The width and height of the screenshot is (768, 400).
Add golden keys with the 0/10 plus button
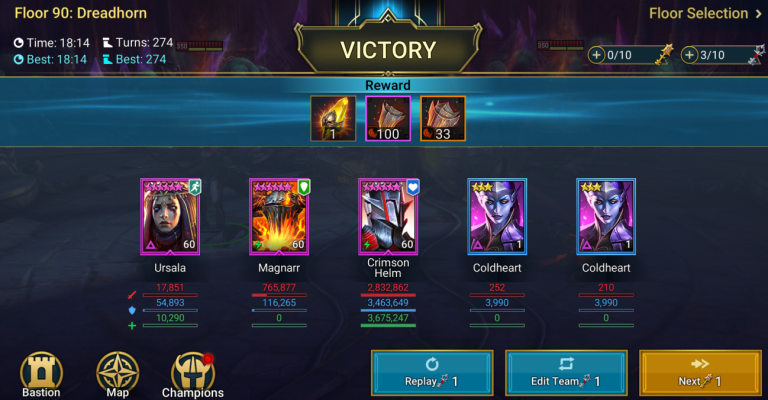(597, 55)
